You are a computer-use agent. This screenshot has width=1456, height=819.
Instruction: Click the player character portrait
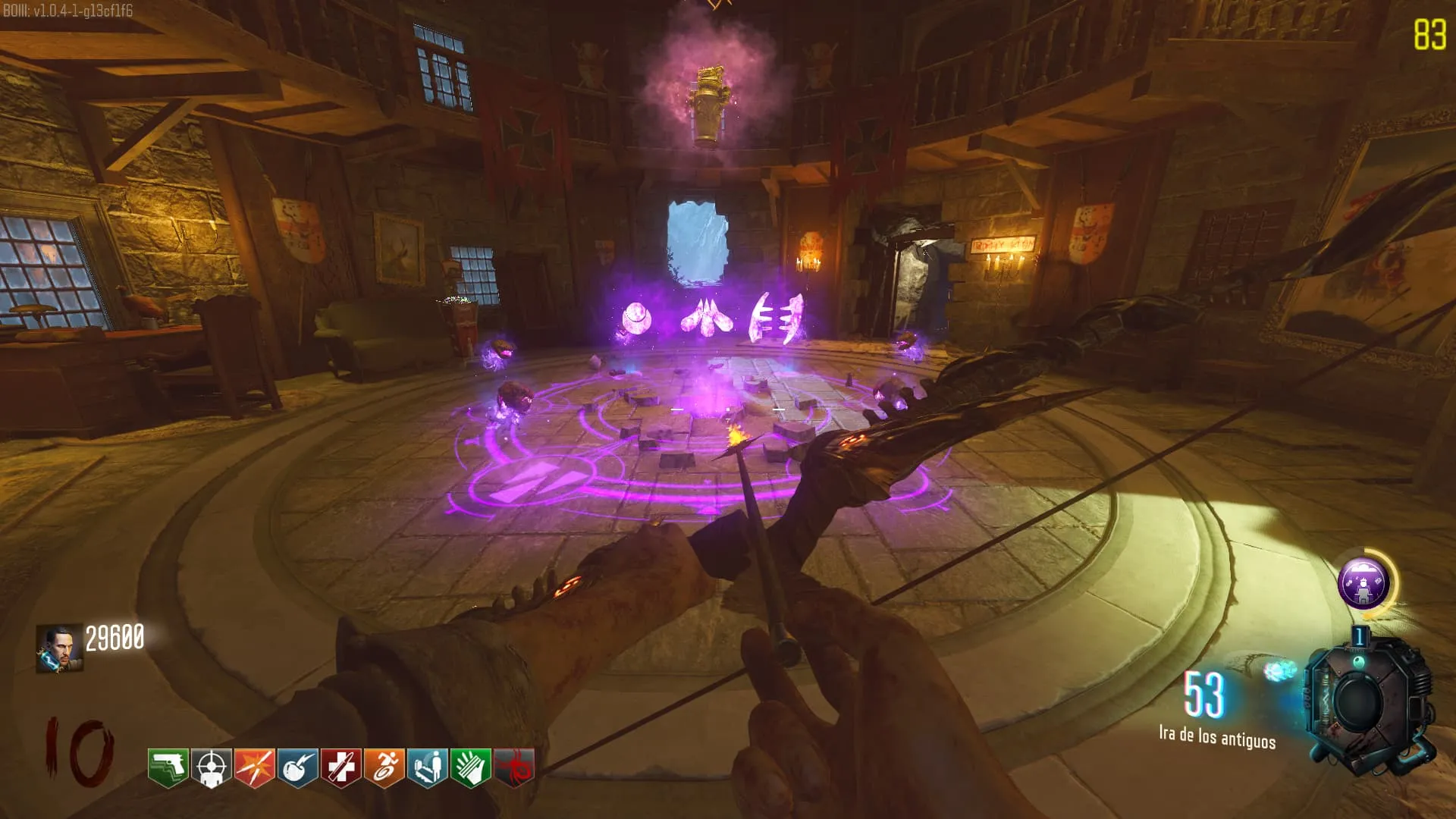click(x=59, y=648)
